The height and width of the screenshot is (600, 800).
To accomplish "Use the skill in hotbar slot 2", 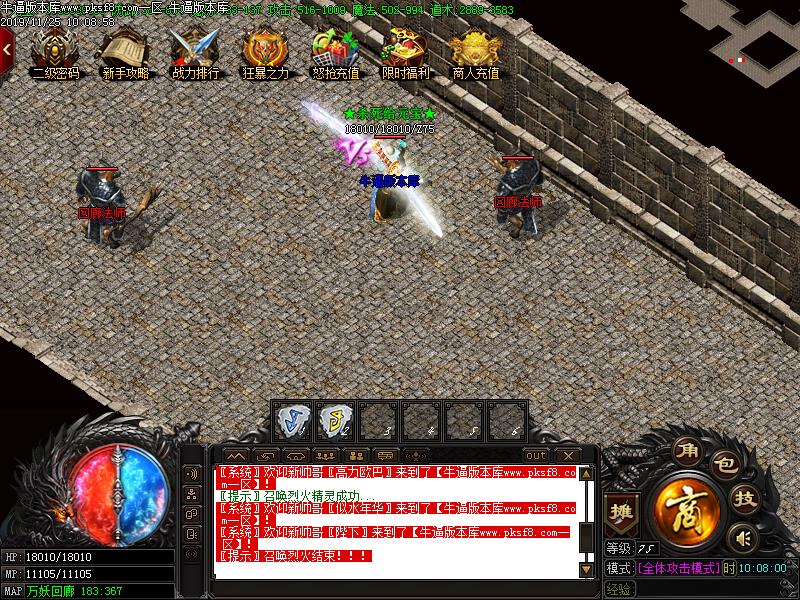I will (336, 420).
